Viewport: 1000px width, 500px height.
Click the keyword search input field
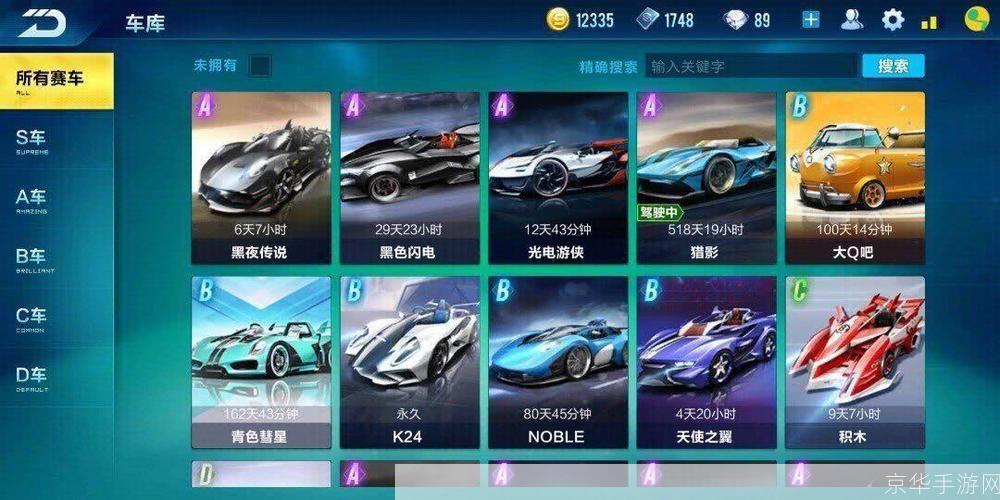(x=752, y=67)
